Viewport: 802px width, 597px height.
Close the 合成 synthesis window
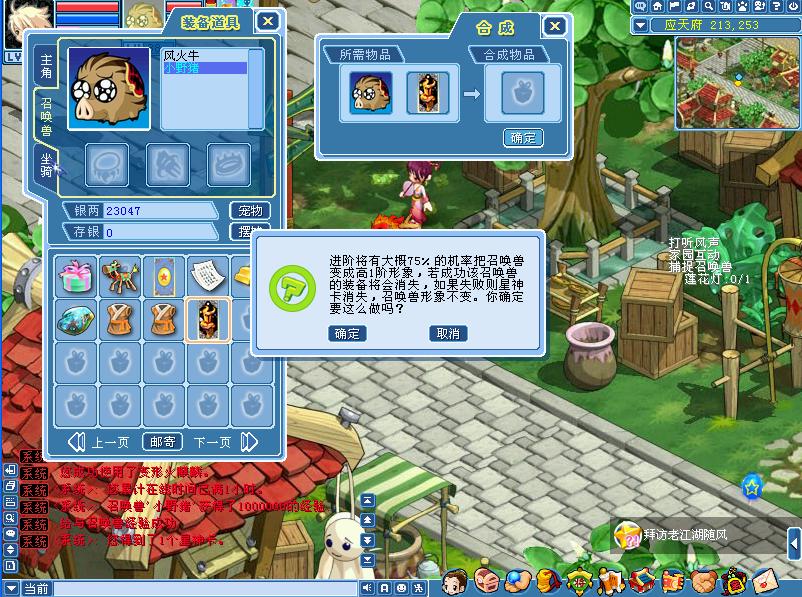pos(553,27)
